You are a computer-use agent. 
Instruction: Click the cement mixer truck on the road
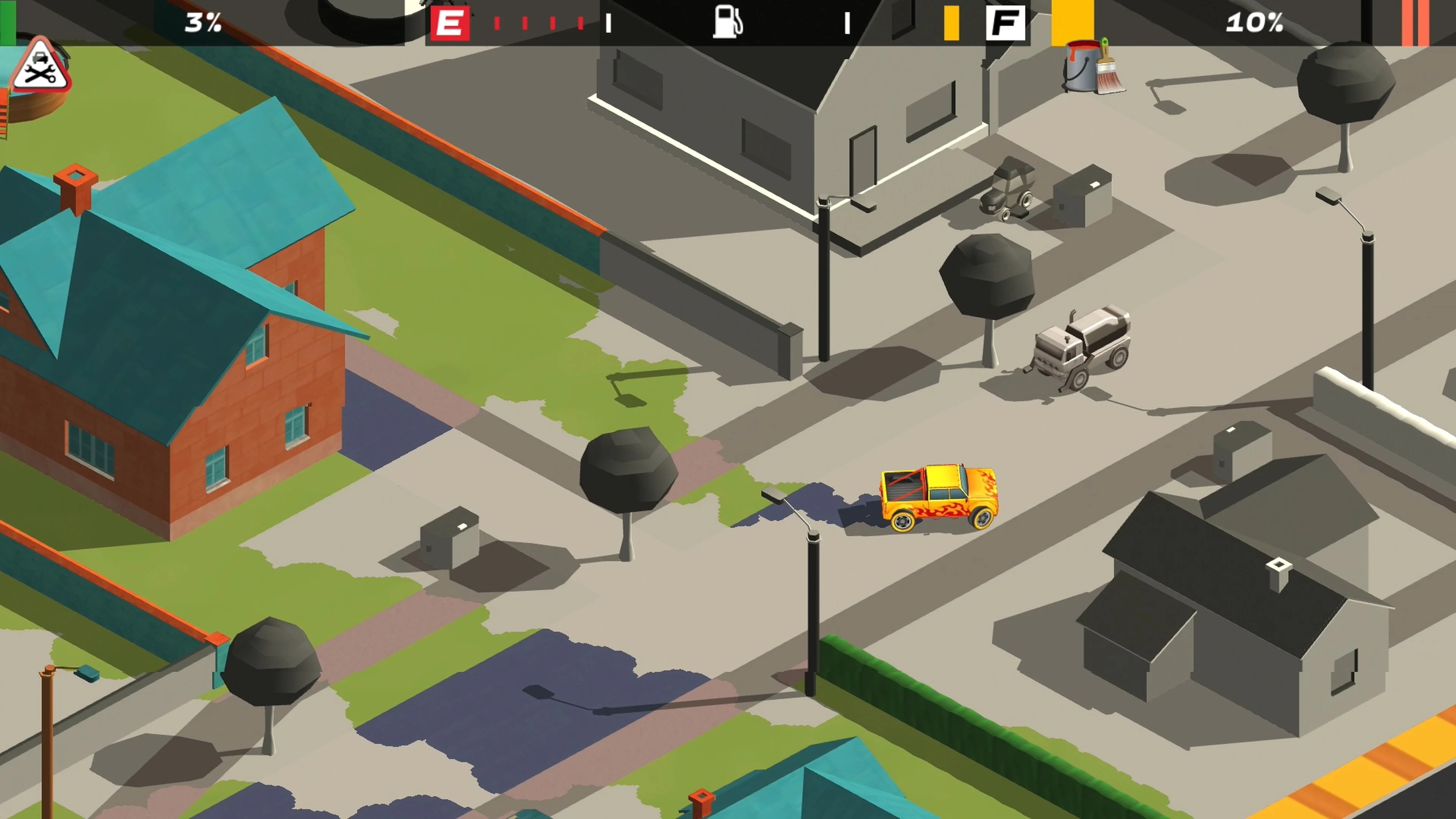(x=1079, y=345)
